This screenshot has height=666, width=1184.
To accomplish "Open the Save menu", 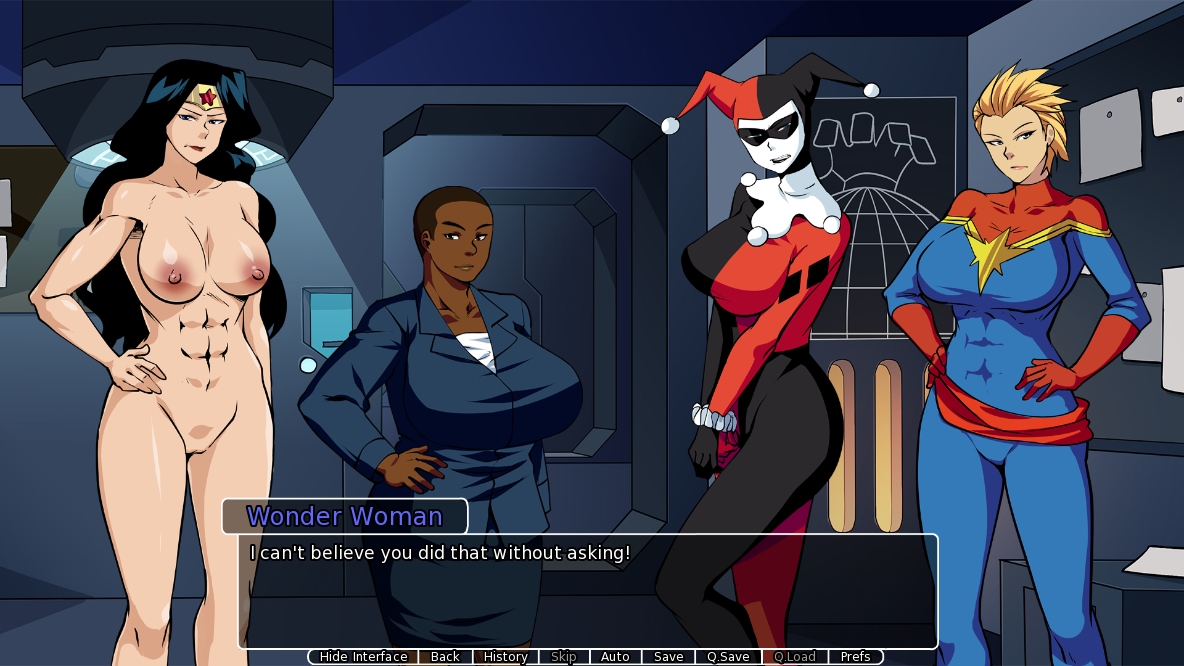I will click(x=668, y=657).
